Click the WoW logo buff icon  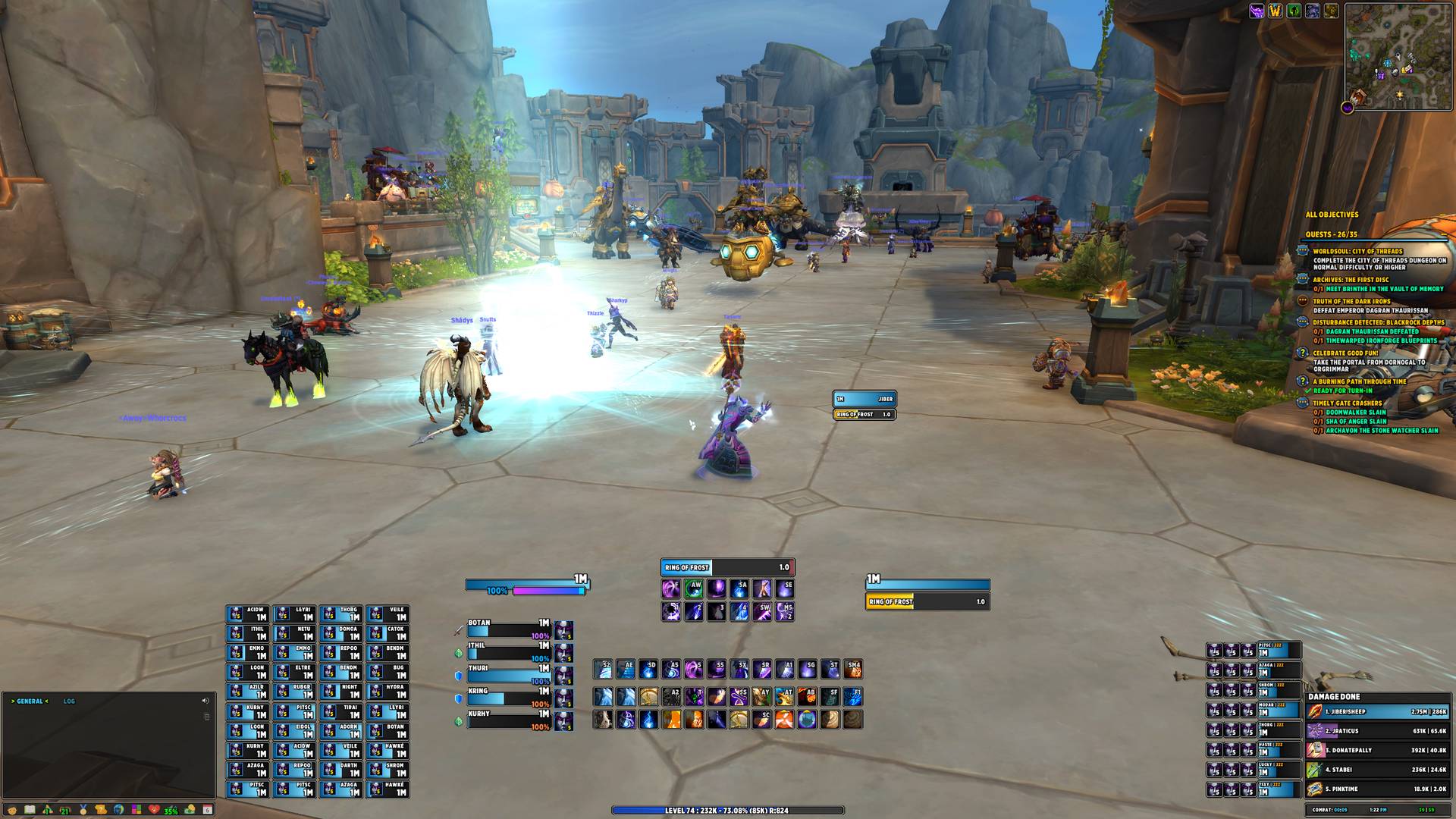1276,11
